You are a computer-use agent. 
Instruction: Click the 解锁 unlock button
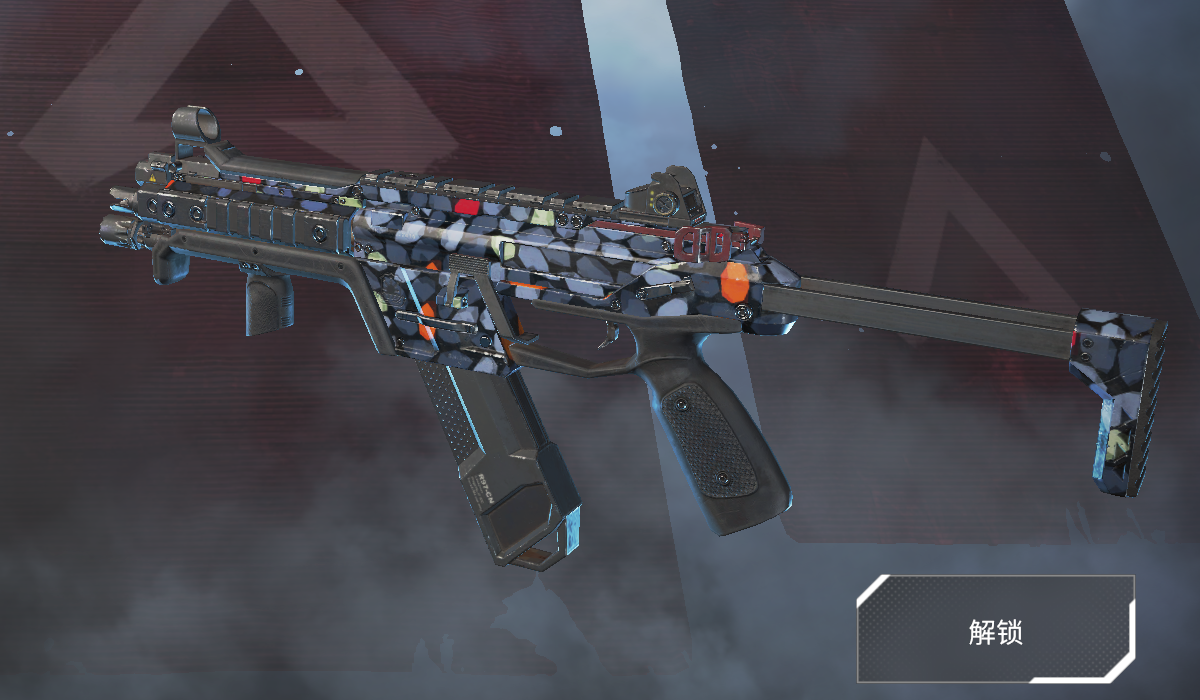click(995, 629)
